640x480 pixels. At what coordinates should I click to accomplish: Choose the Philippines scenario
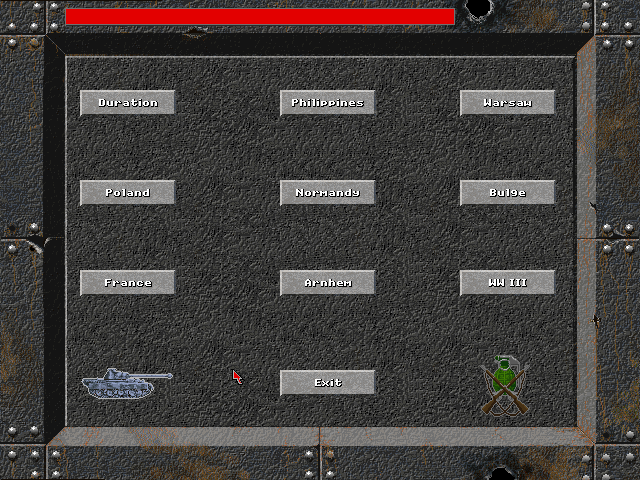tap(327, 102)
